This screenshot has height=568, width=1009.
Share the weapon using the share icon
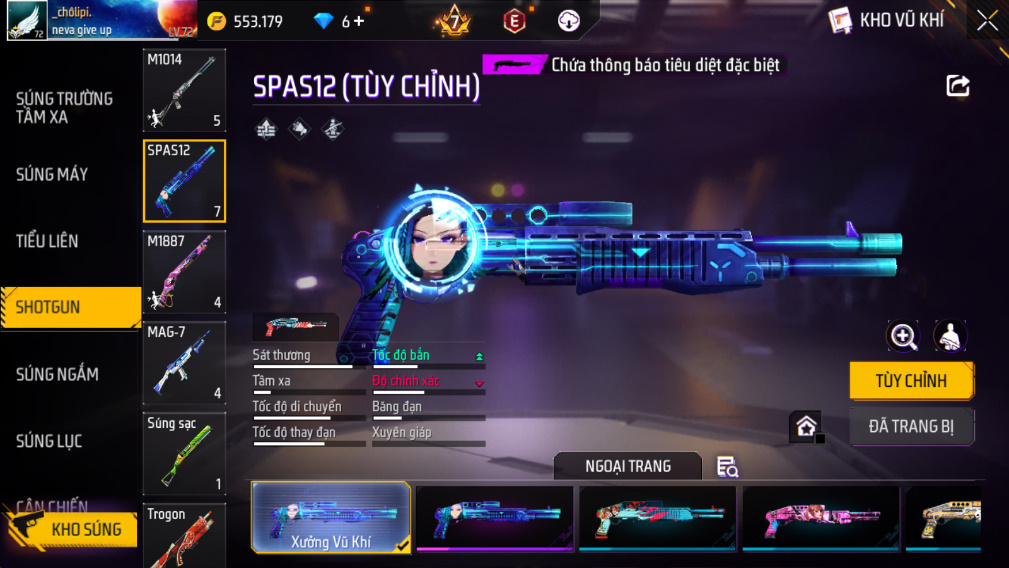point(958,86)
